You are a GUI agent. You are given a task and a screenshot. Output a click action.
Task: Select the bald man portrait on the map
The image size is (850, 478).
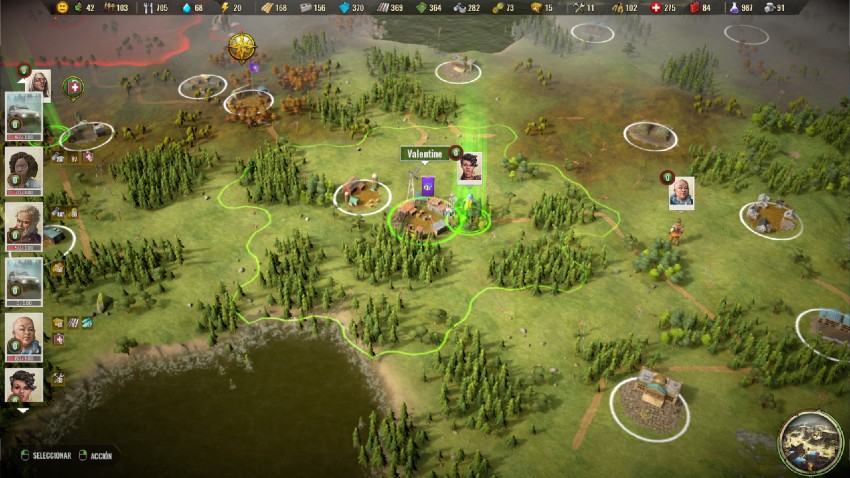tap(681, 193)
